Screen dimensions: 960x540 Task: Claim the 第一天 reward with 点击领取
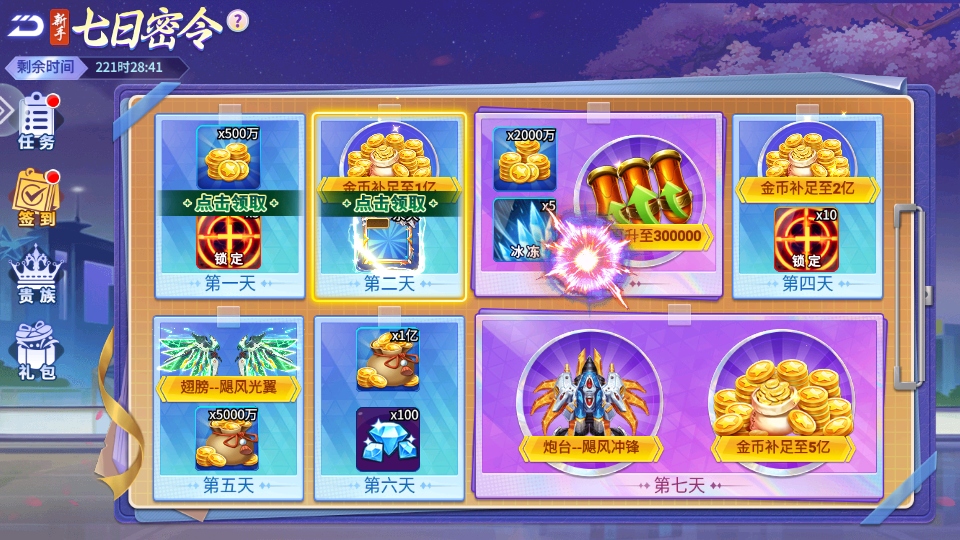pos(230,202)
